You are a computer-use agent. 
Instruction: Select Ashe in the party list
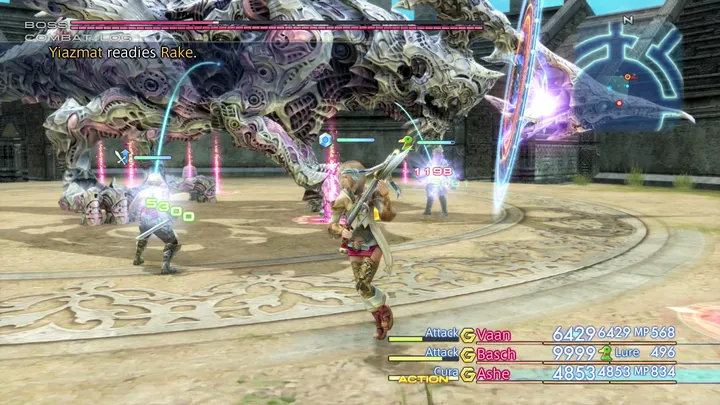point(495,372)
